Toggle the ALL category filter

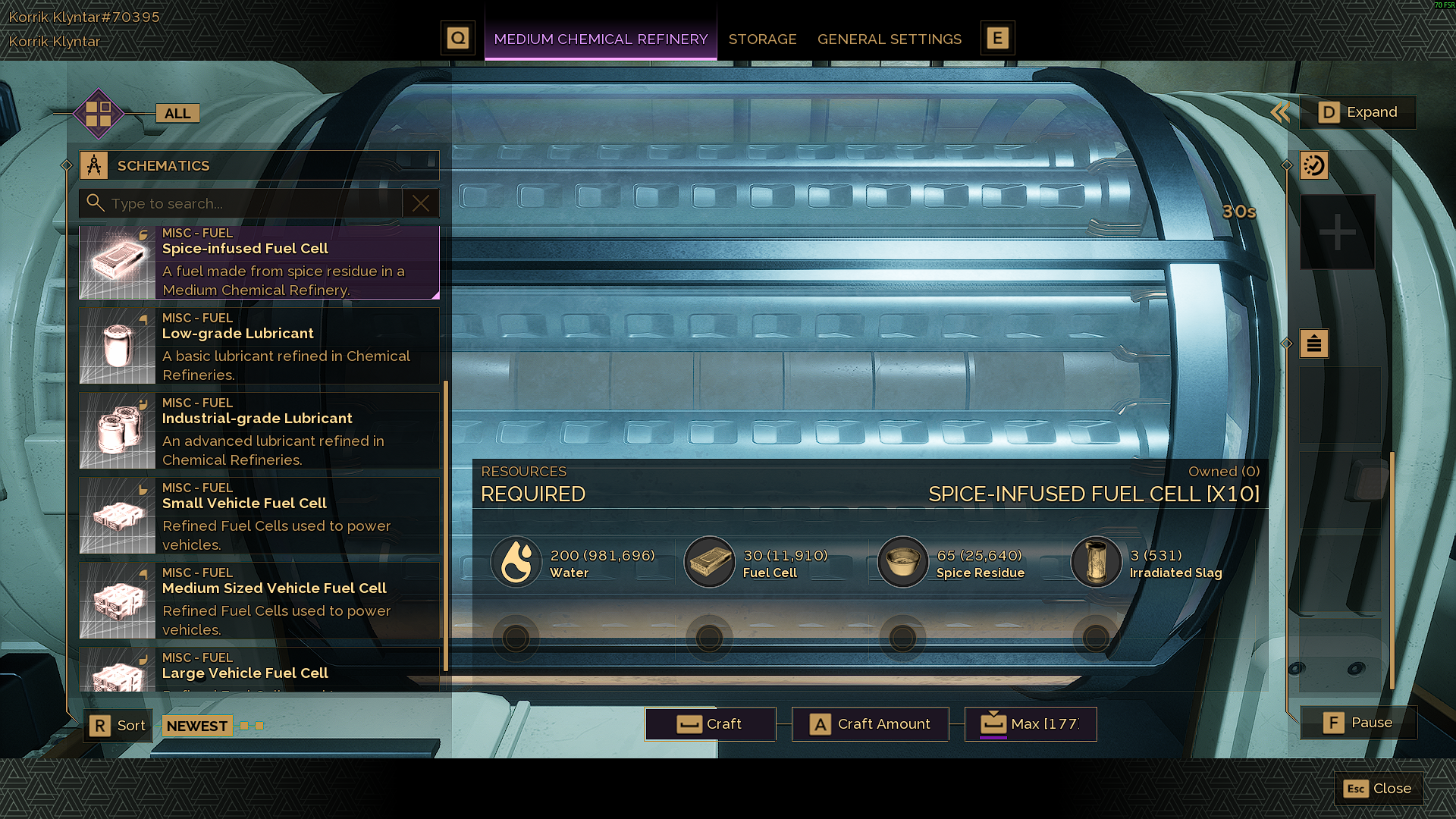pyautogui.click(x=177, y=114)
